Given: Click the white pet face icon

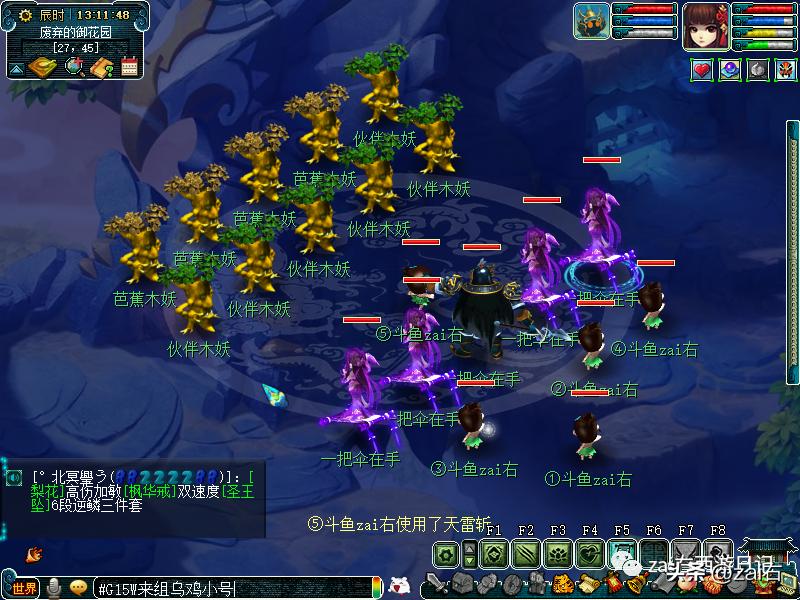Looking at the screenshot, I should click(x=399, y=586).
